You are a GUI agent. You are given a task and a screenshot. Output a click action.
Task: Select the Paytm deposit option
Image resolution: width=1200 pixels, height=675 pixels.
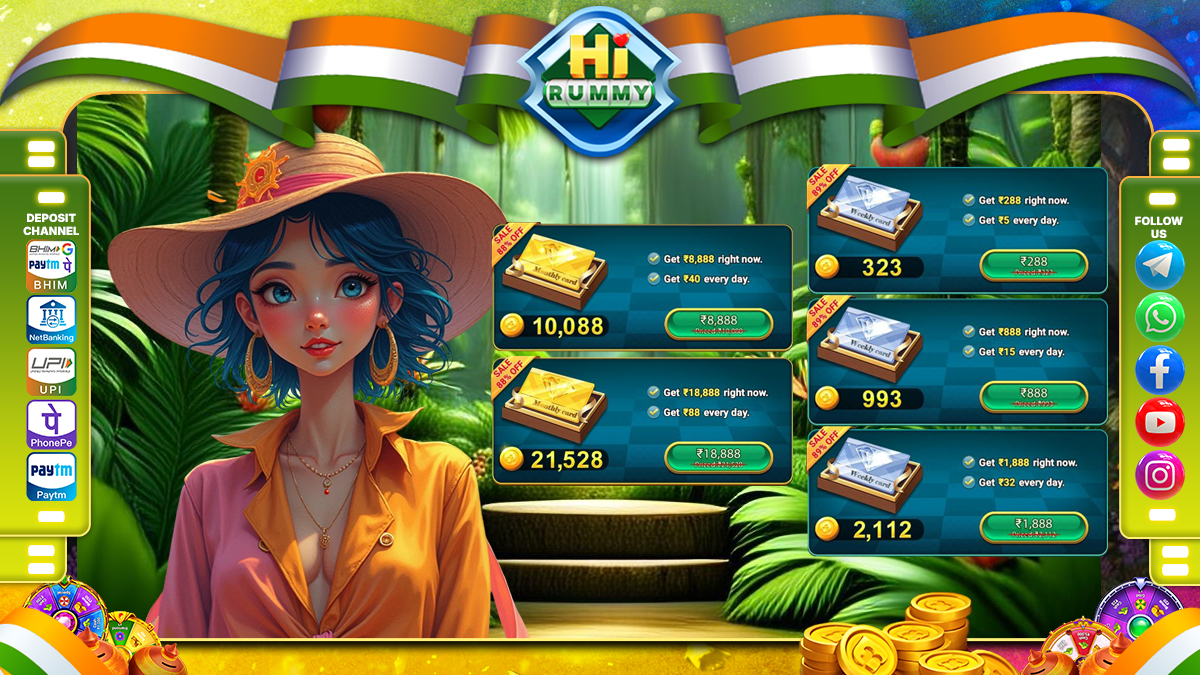pos(51,476)
